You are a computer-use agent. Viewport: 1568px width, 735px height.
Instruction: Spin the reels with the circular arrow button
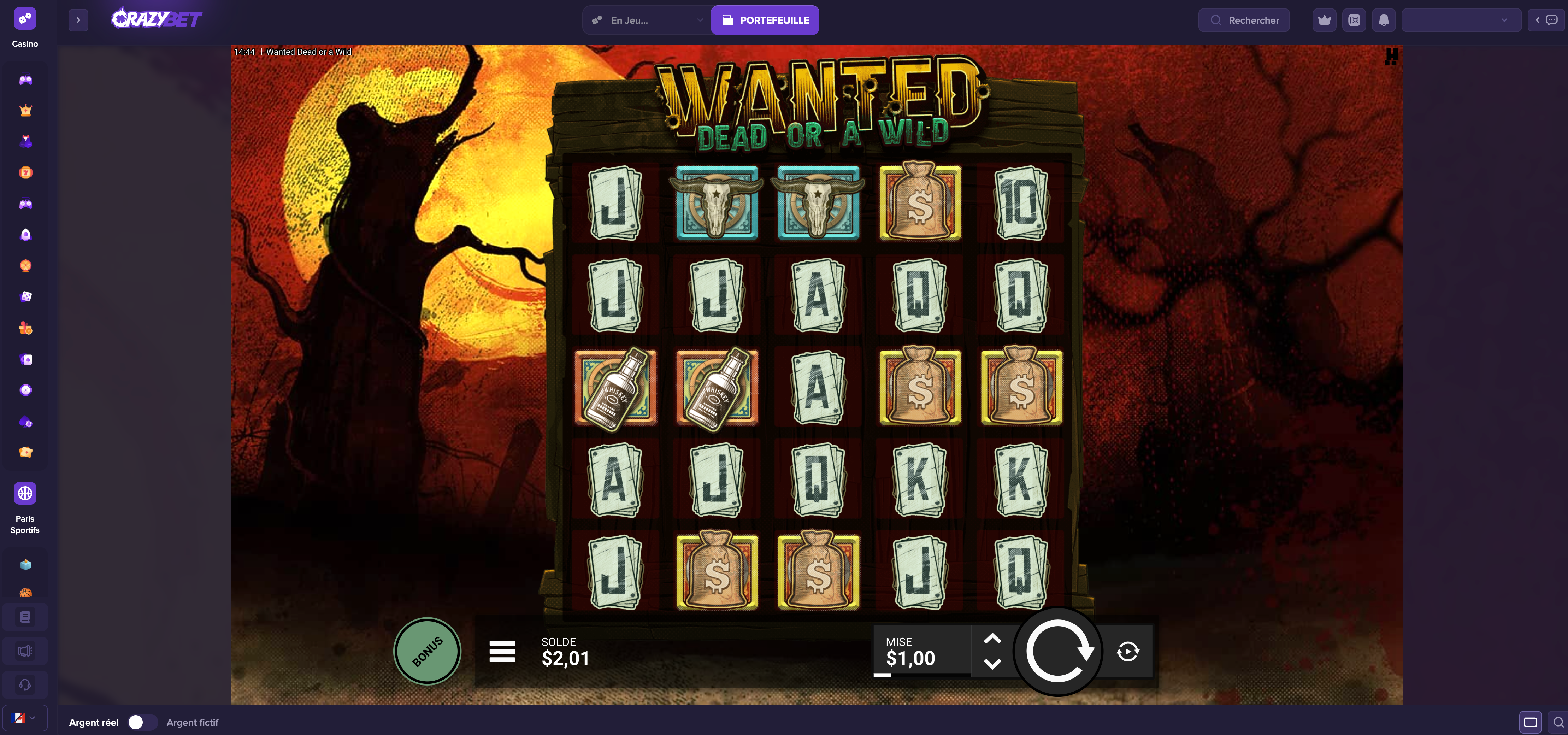pyautogui.click(x=1059, y=651)
